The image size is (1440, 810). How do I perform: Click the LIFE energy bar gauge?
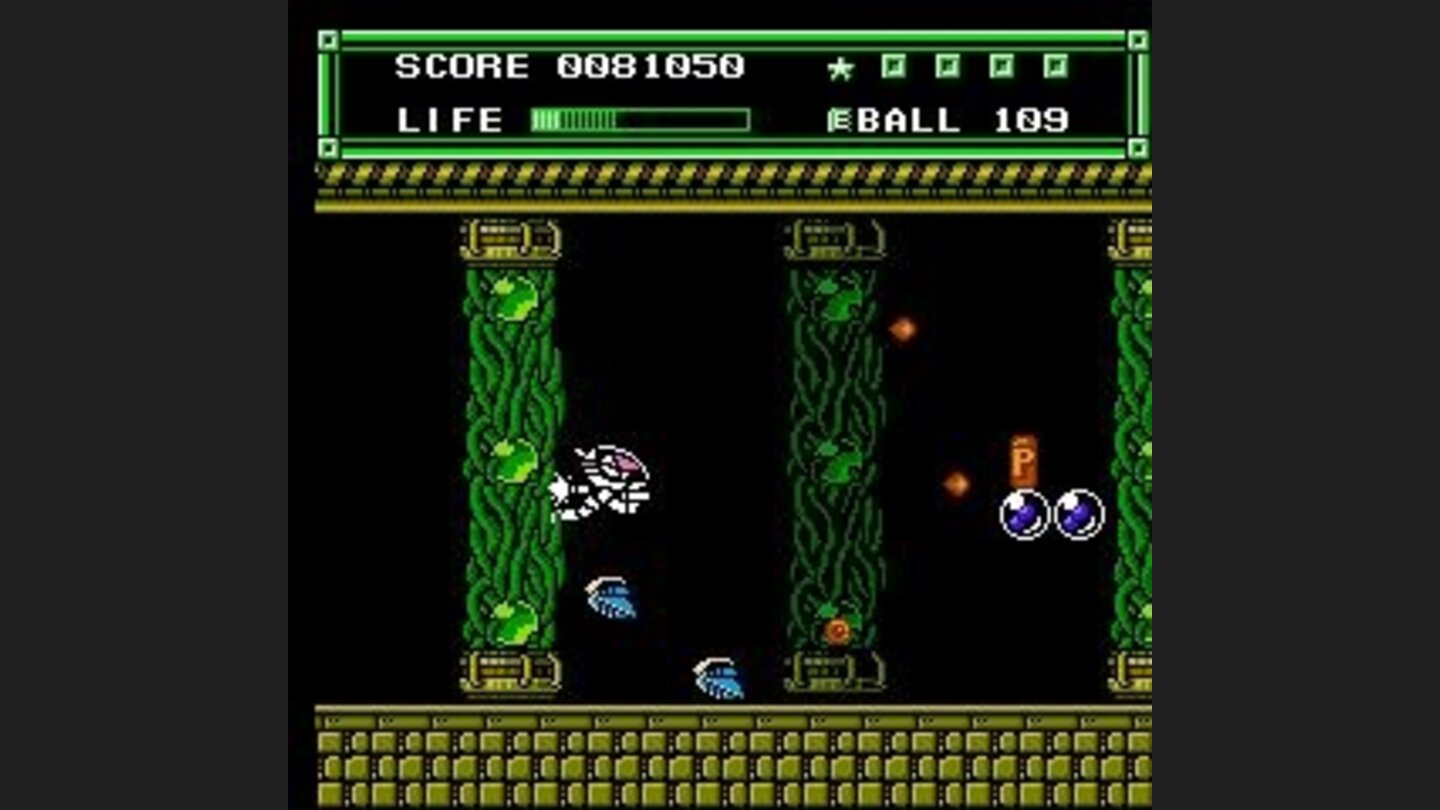tap(640, 120)
